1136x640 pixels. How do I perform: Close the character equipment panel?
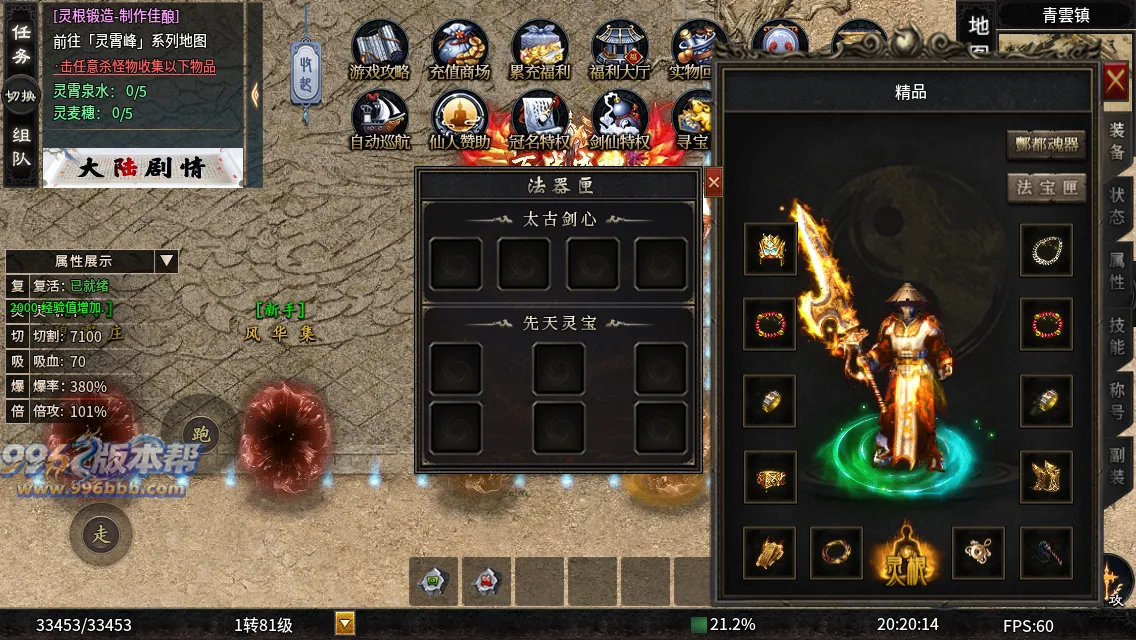[1116, 82]
